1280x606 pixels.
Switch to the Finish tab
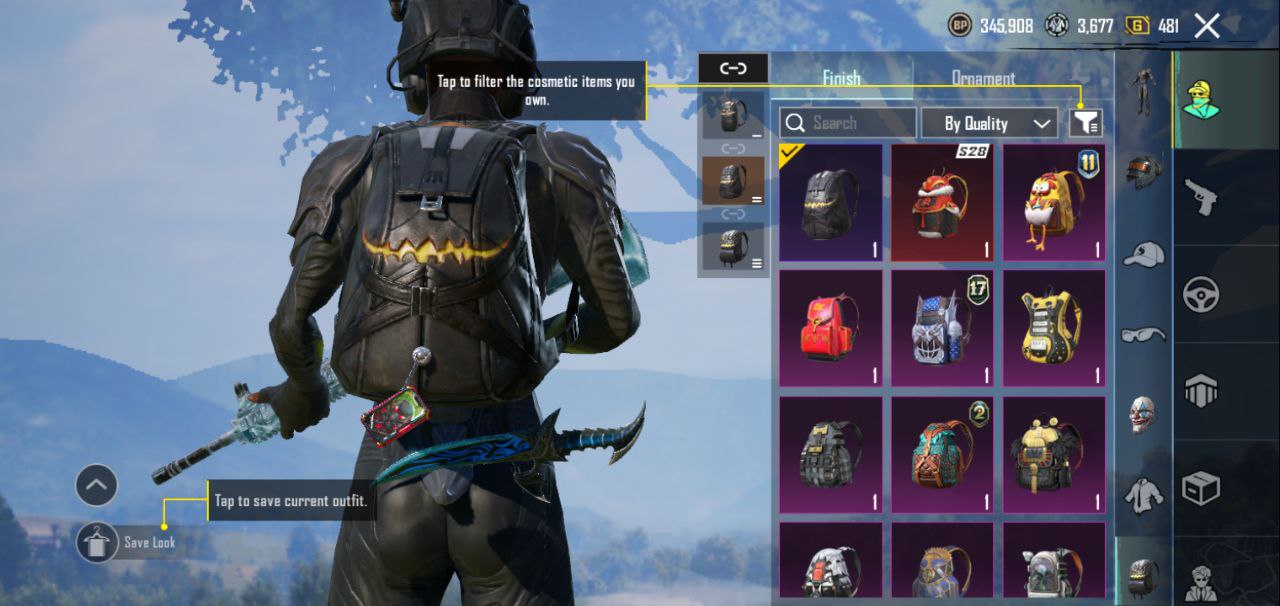841,78
